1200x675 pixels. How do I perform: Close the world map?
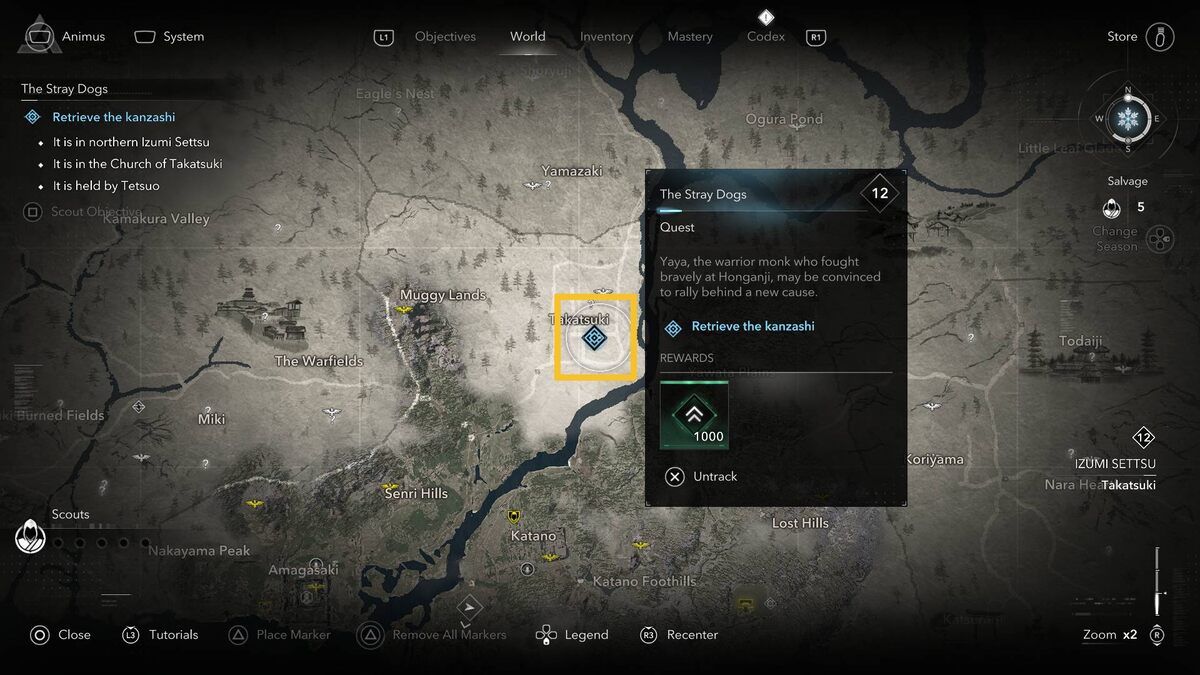coord(60,635)
